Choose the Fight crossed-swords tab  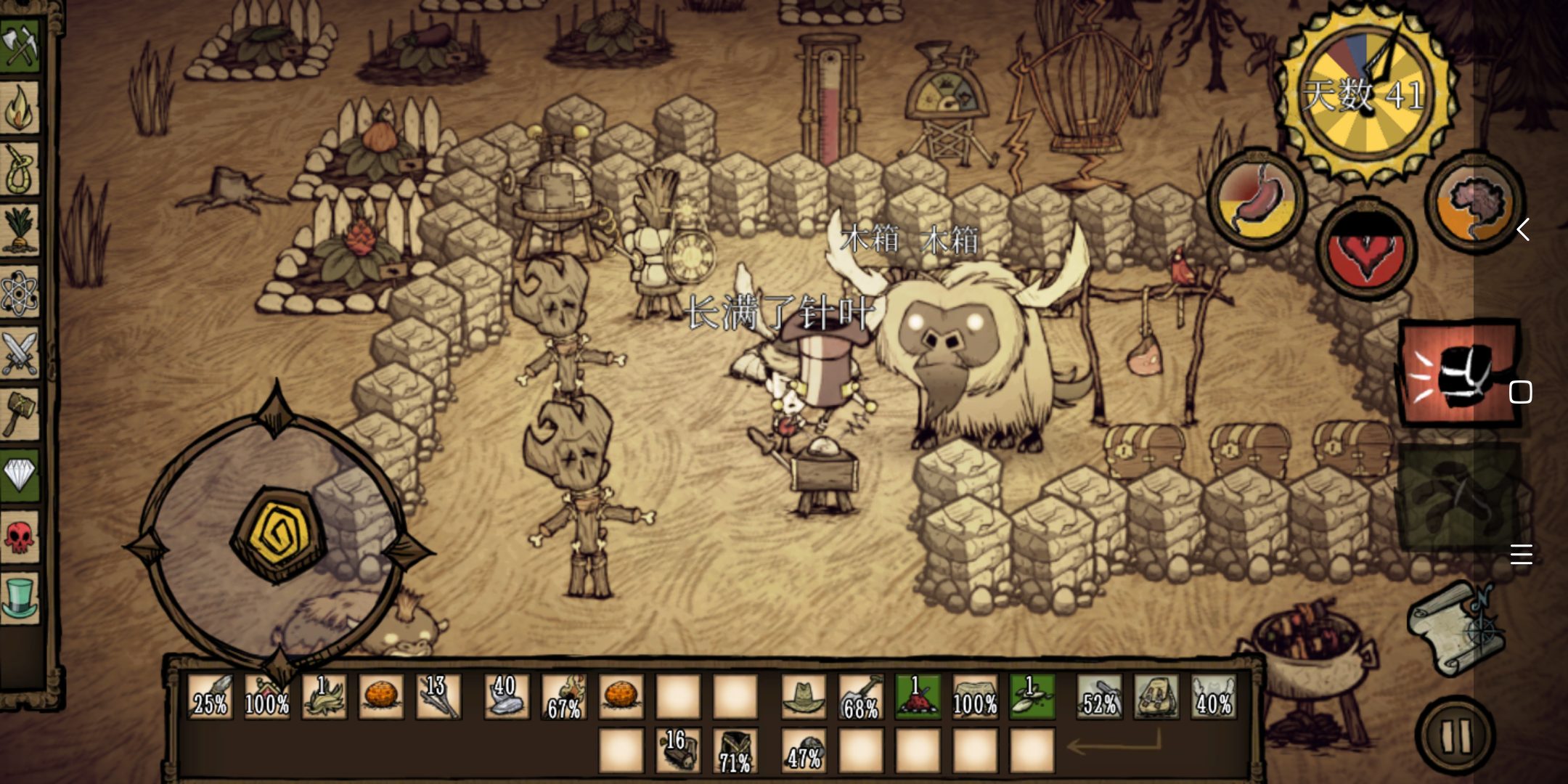(x=20, y=354)
